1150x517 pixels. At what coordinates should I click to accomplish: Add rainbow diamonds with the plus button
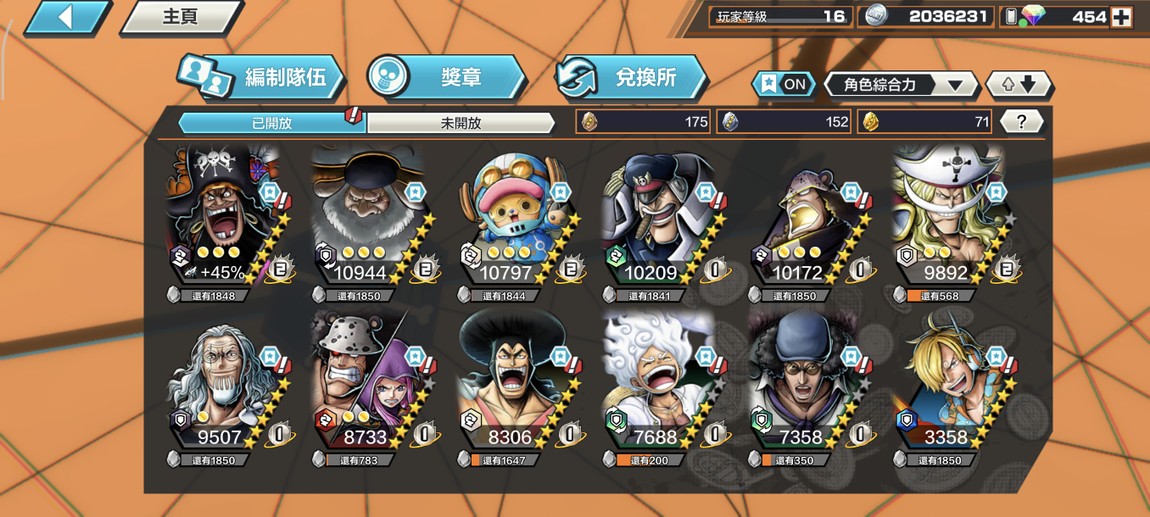click(x=1121, y=17)
